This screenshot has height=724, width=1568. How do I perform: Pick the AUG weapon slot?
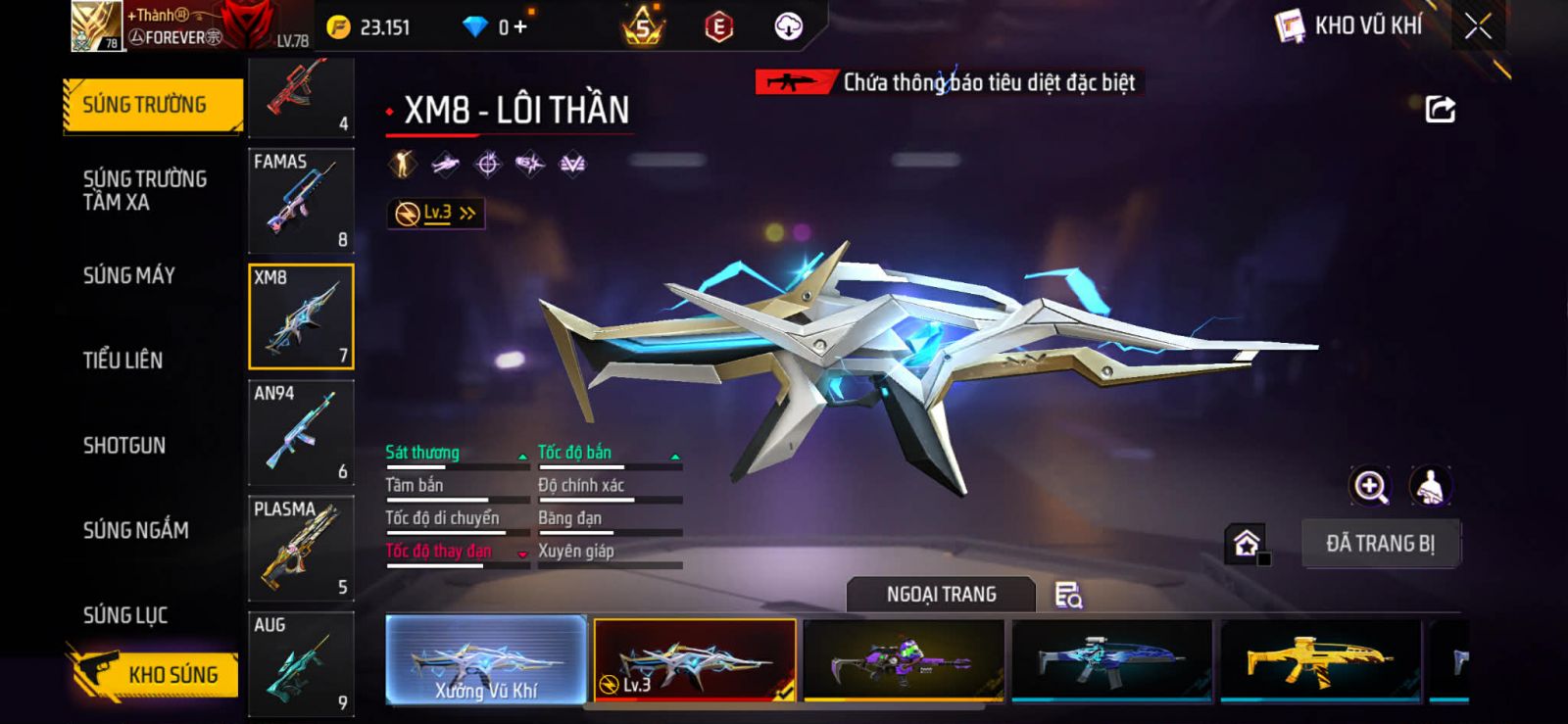coord(301,663)
